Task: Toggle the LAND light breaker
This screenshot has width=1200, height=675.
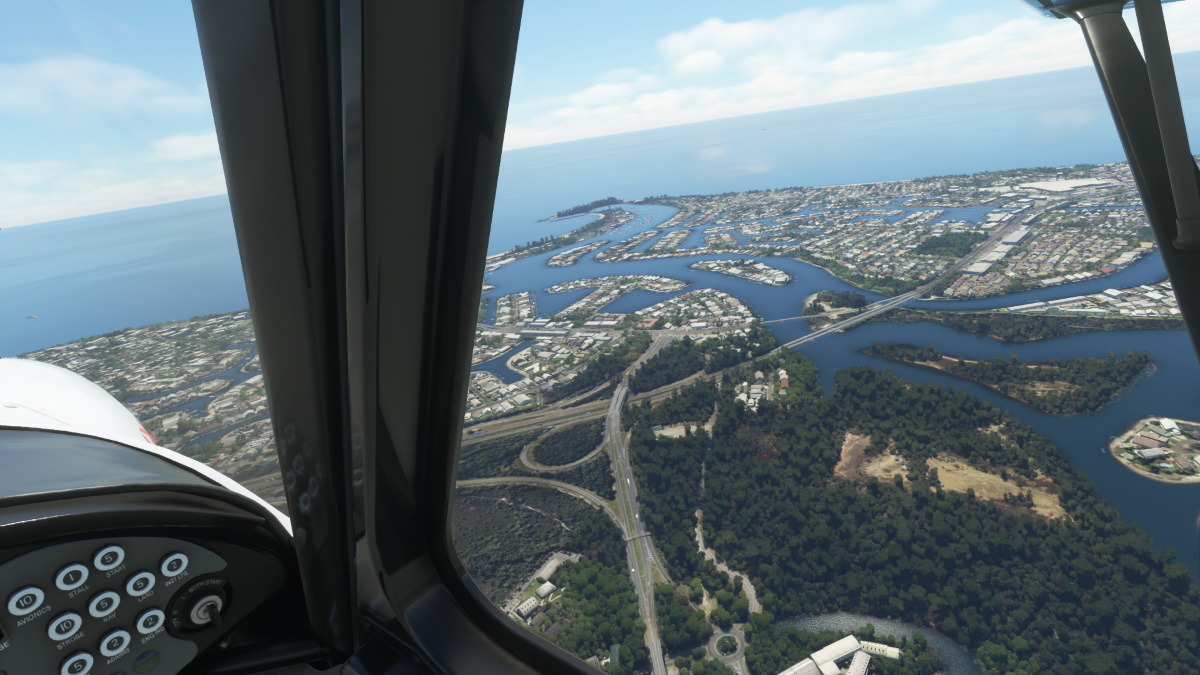Action: coord(140,584)
